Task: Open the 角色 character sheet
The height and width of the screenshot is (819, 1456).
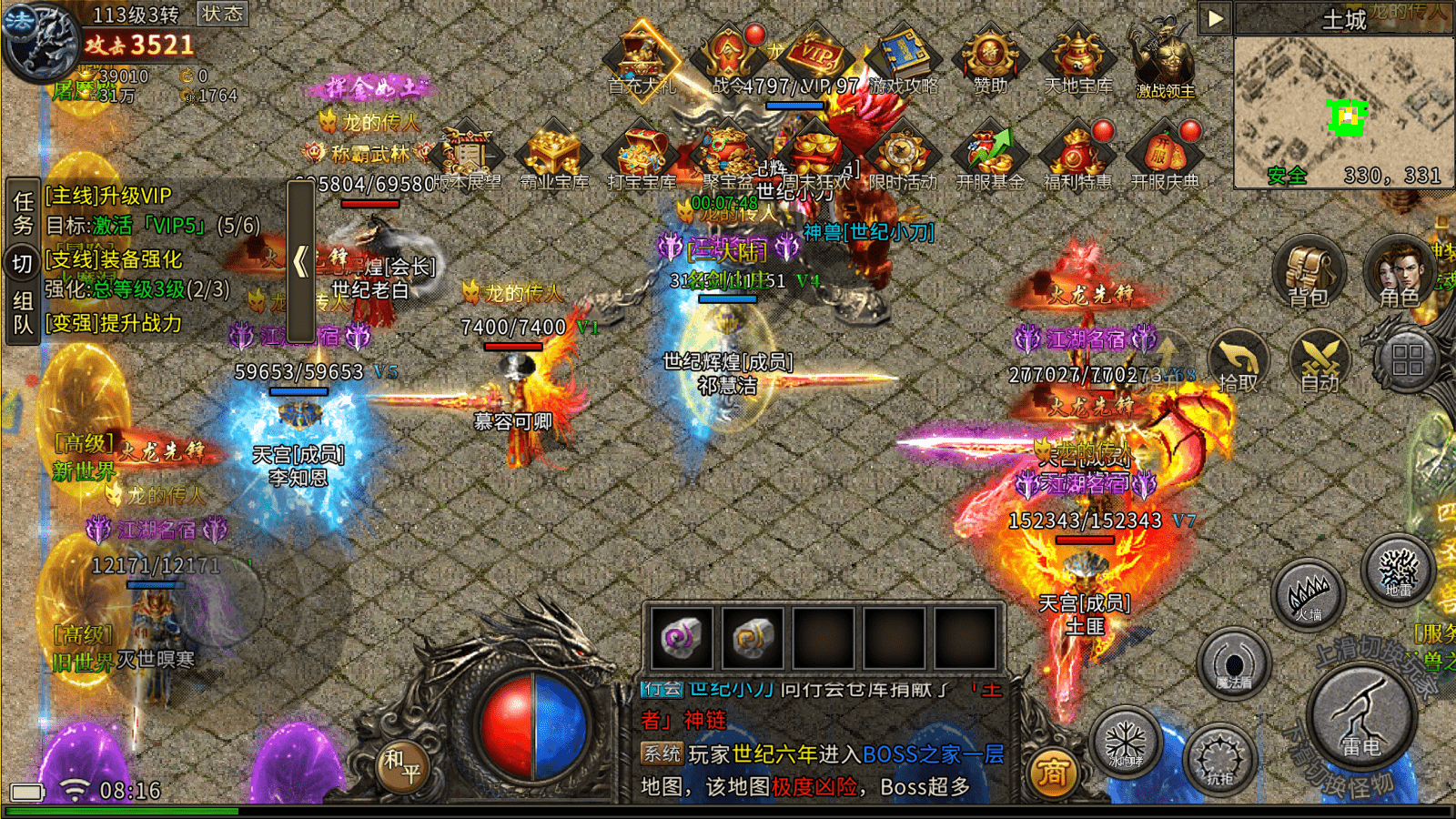Action: click(1398, 270)
